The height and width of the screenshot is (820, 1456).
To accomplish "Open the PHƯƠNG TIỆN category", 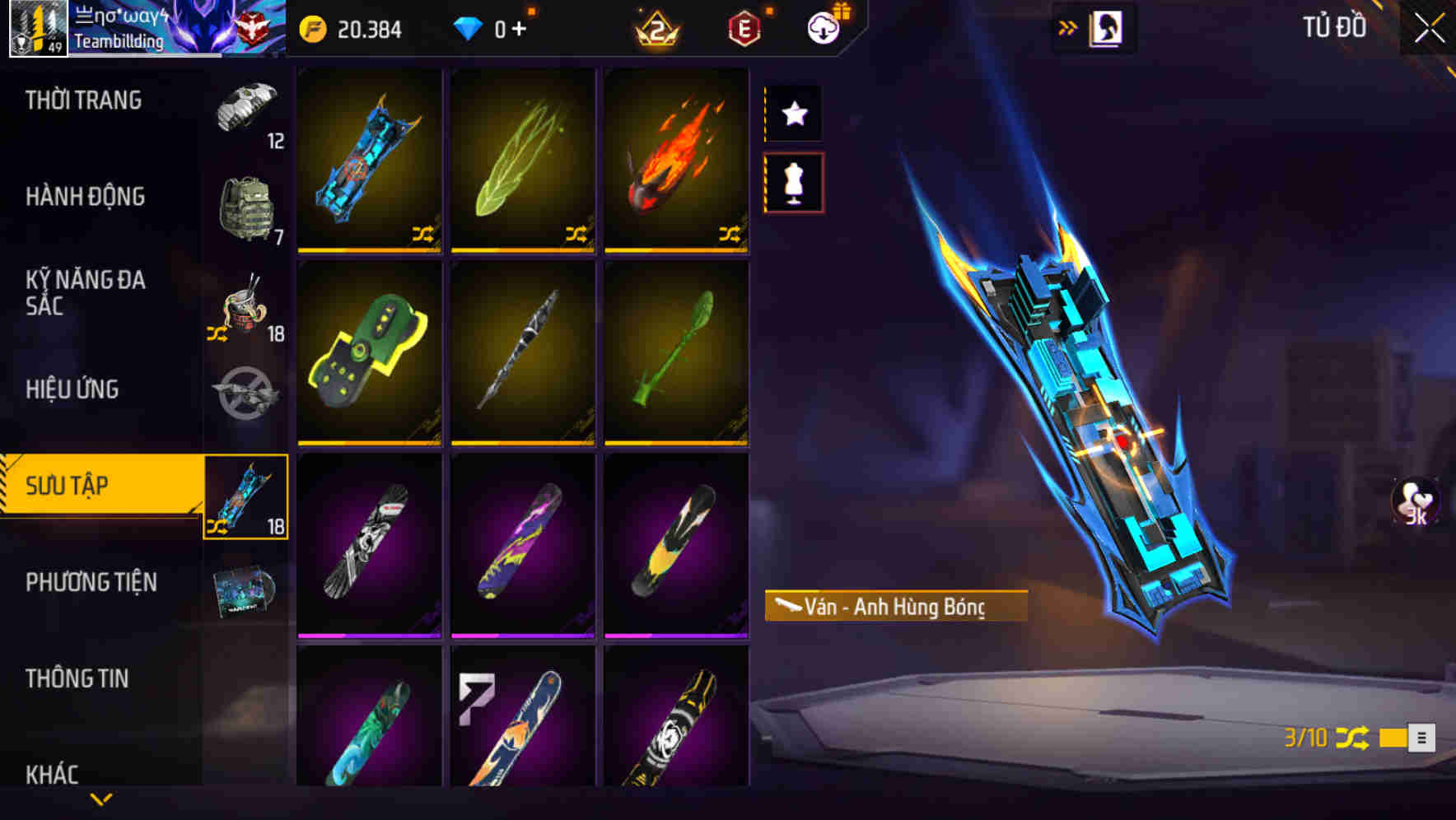I will point(91,582).
